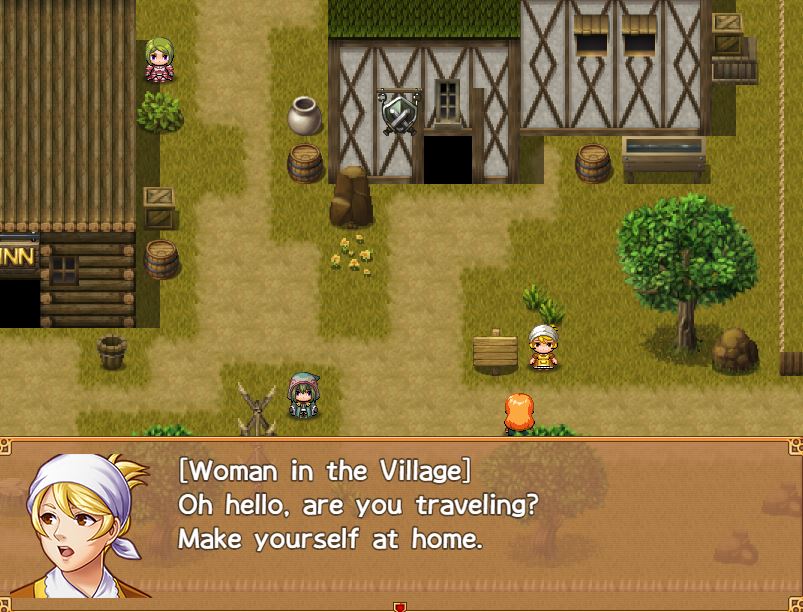Advance the Woman in the Village dialogue text
Viewport: 803px width, 612px height.
[400, 520]
